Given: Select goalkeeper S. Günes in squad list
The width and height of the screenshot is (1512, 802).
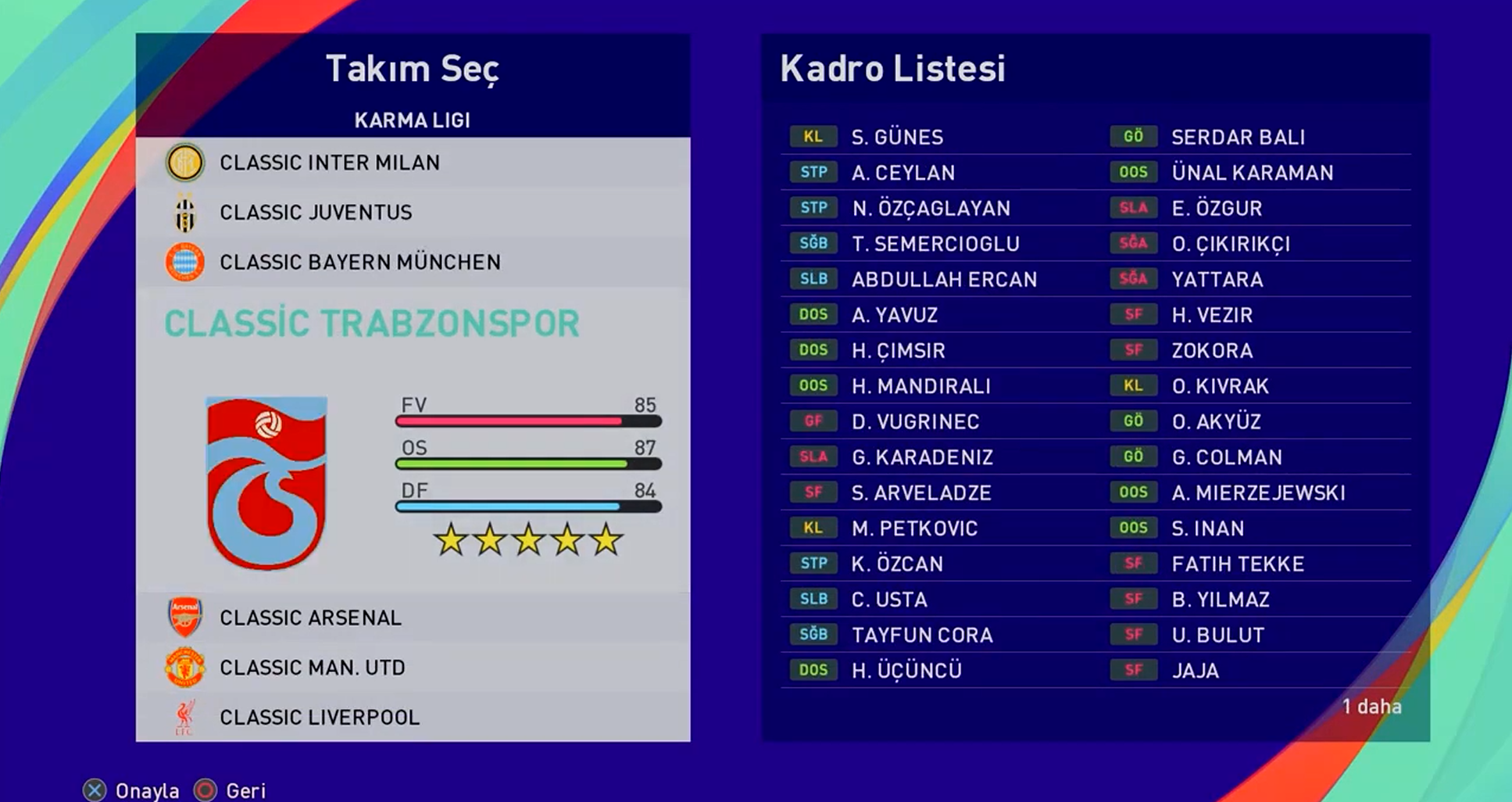Looking at the screenshot, I should click(x=897, y=138).
